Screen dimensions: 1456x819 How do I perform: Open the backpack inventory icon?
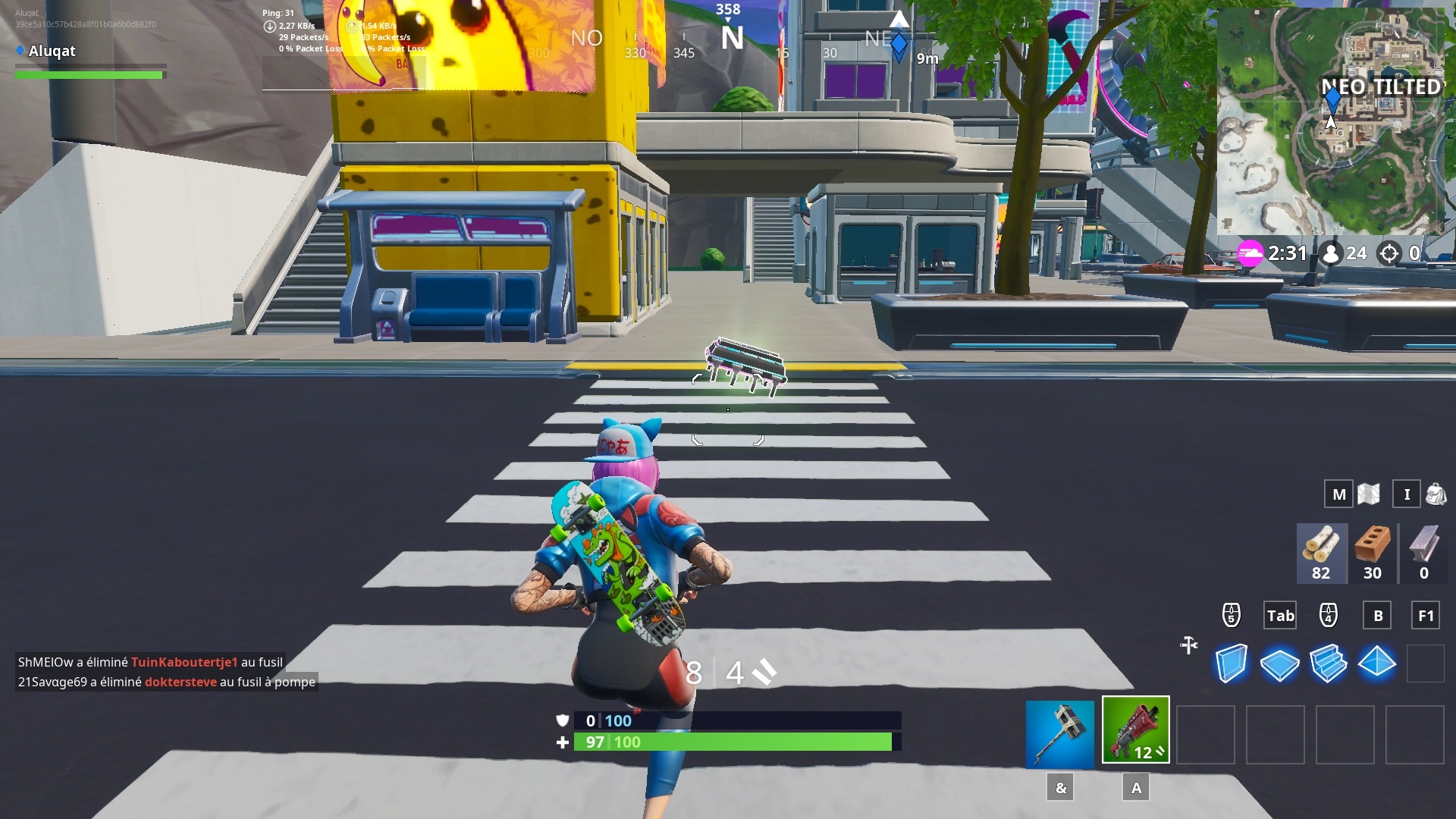pos(1436,494)
